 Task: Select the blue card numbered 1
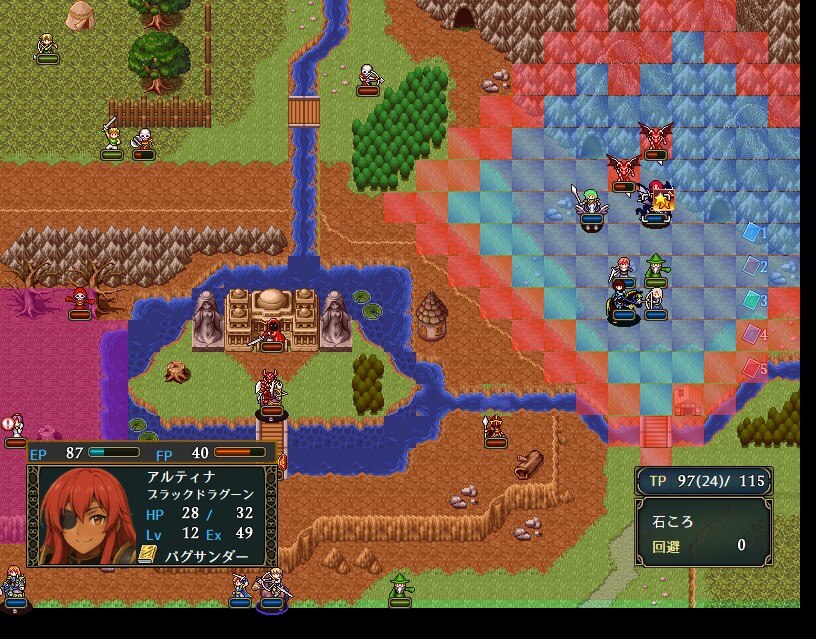coord(752,232)
